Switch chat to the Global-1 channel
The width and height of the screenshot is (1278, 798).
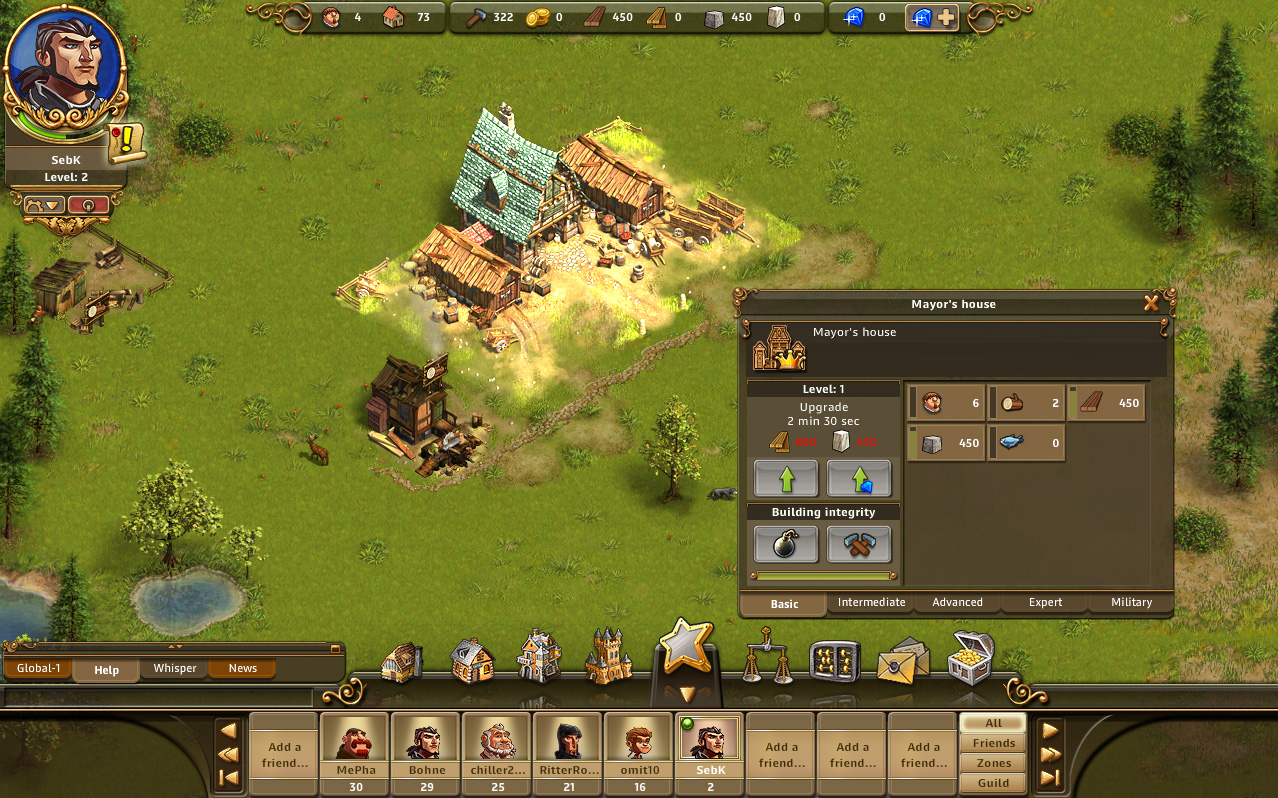coord(37,668)
